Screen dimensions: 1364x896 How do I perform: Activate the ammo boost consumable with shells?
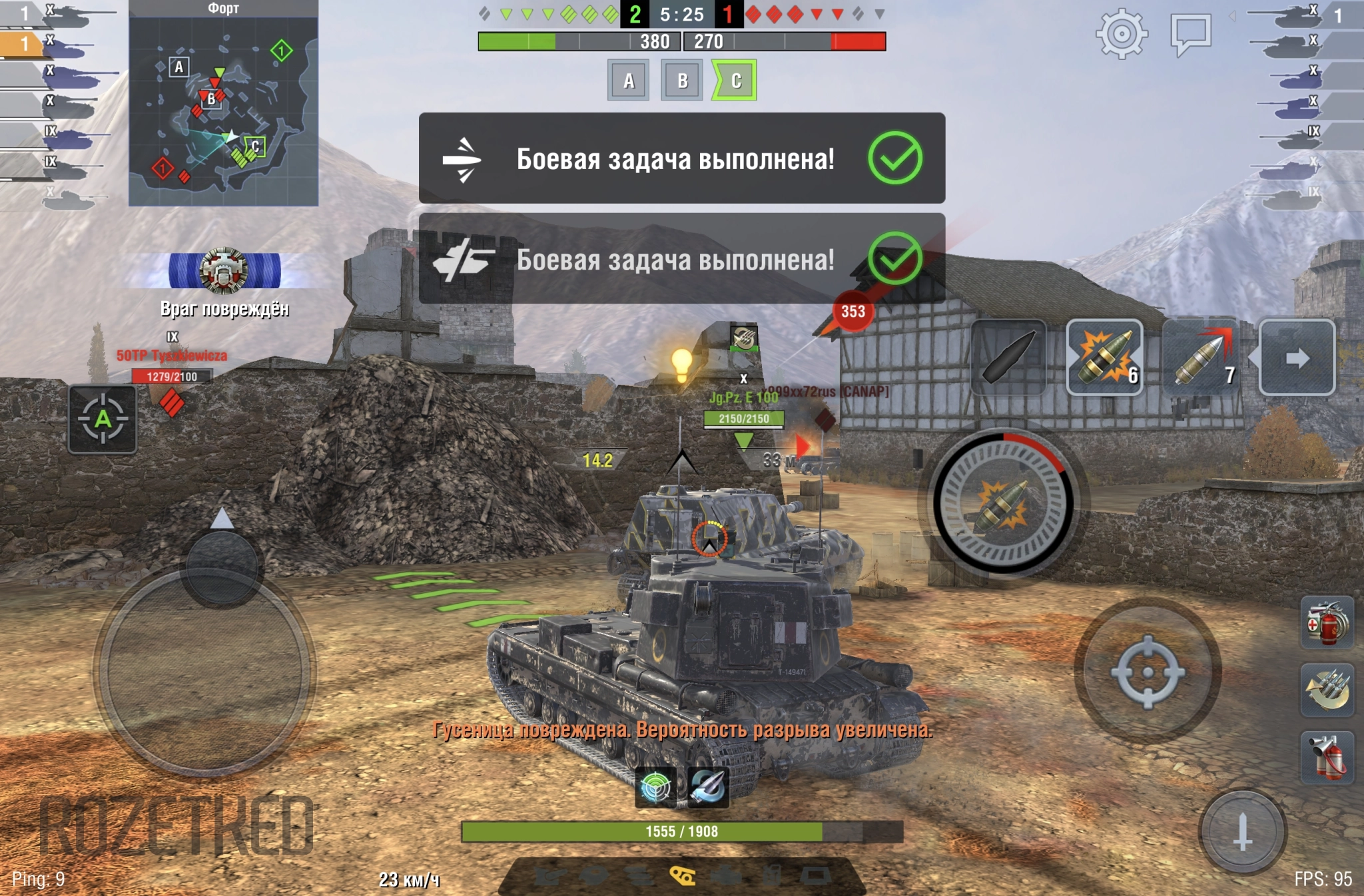coord(1327,690)
